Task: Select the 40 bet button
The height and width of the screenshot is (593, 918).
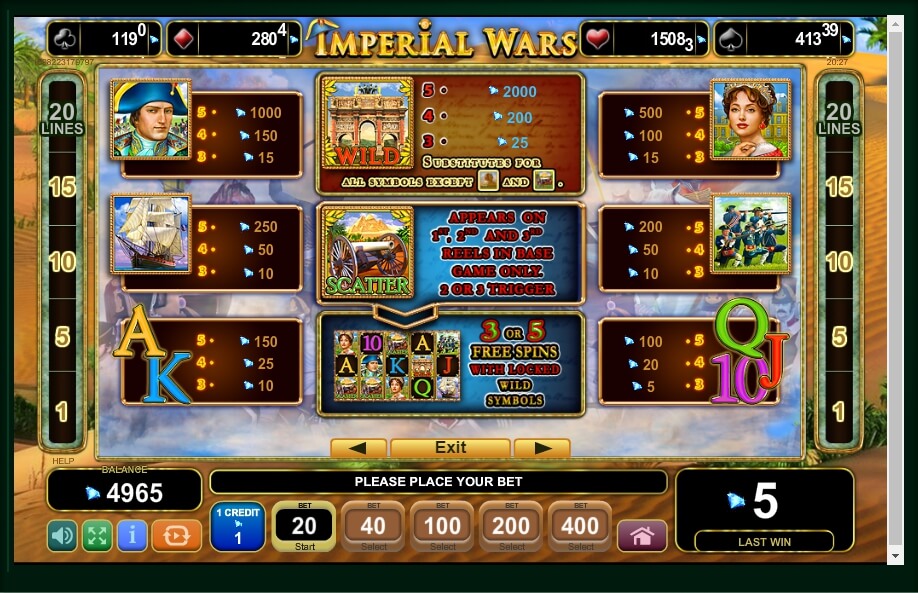Action: pyautogui.click(x=373, y=527)
